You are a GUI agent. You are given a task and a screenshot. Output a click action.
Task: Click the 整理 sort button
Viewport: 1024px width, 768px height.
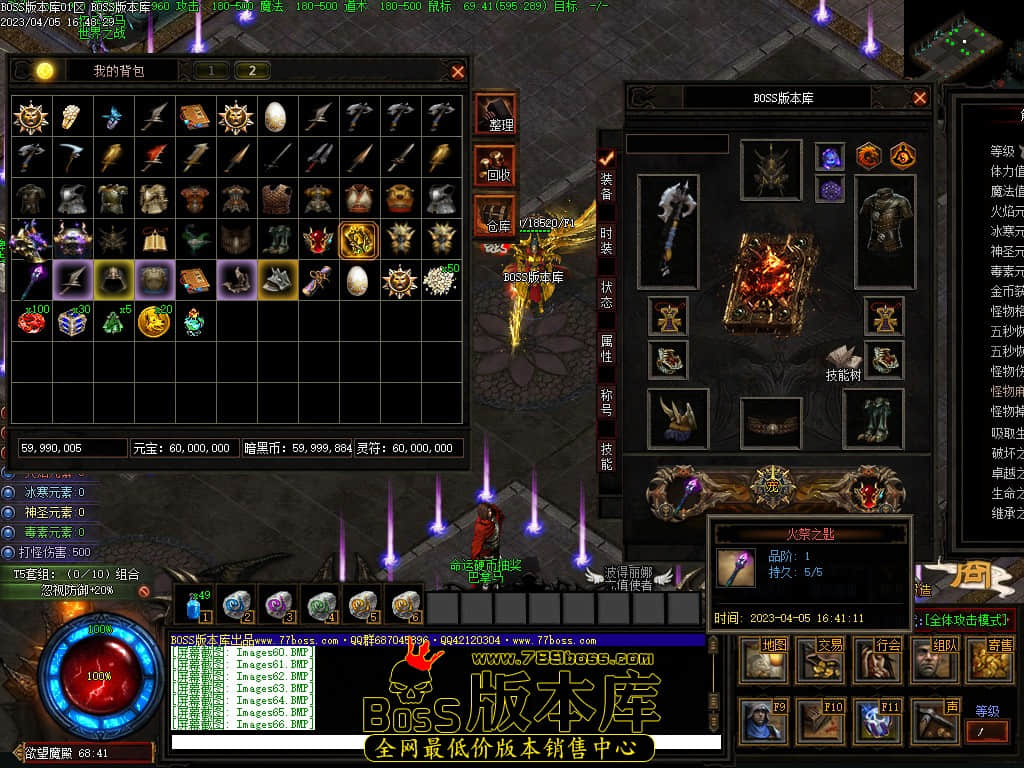pyautogui.click(x=496, y=114)
